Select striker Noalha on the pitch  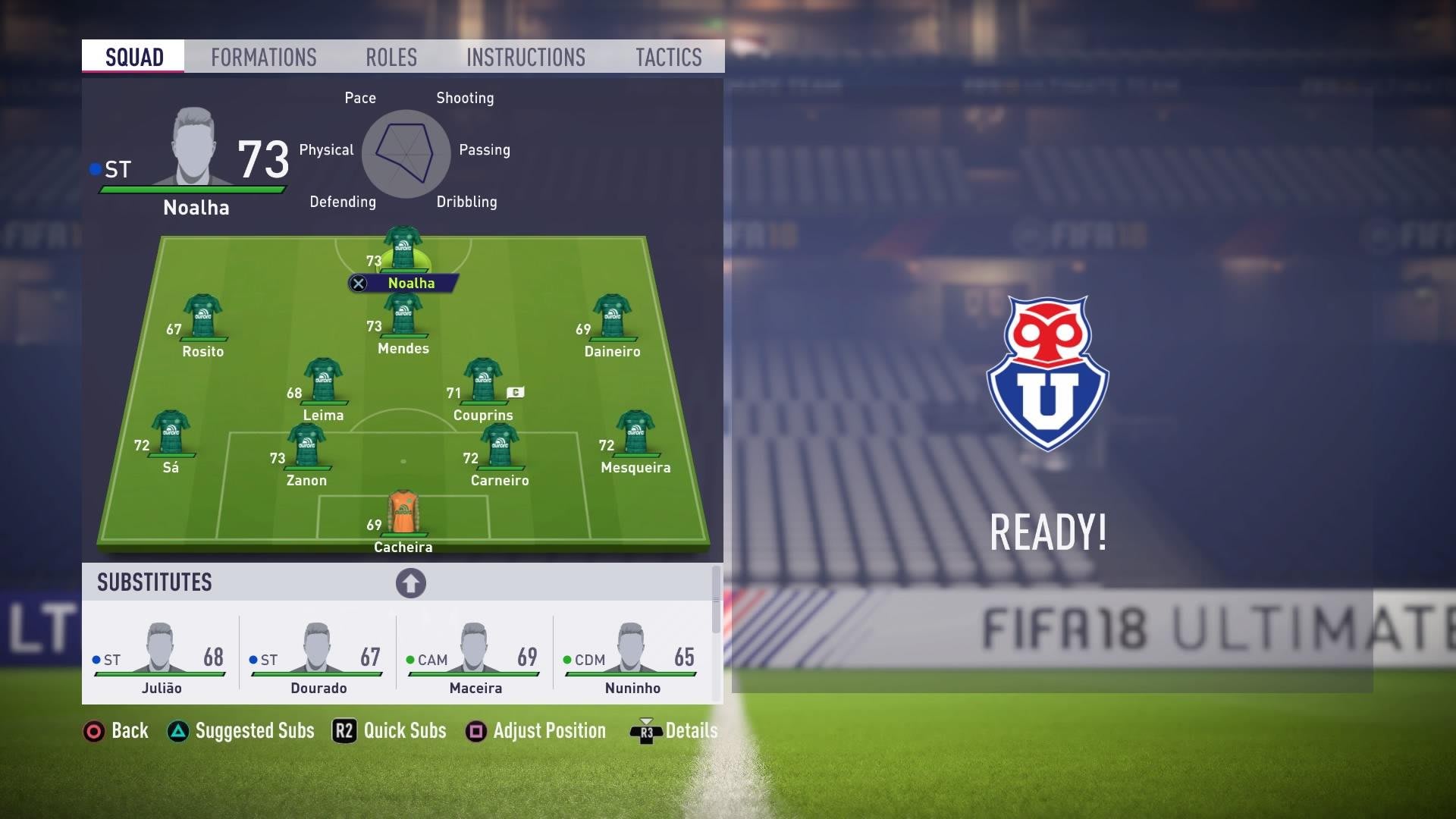[x=403, y=250]
